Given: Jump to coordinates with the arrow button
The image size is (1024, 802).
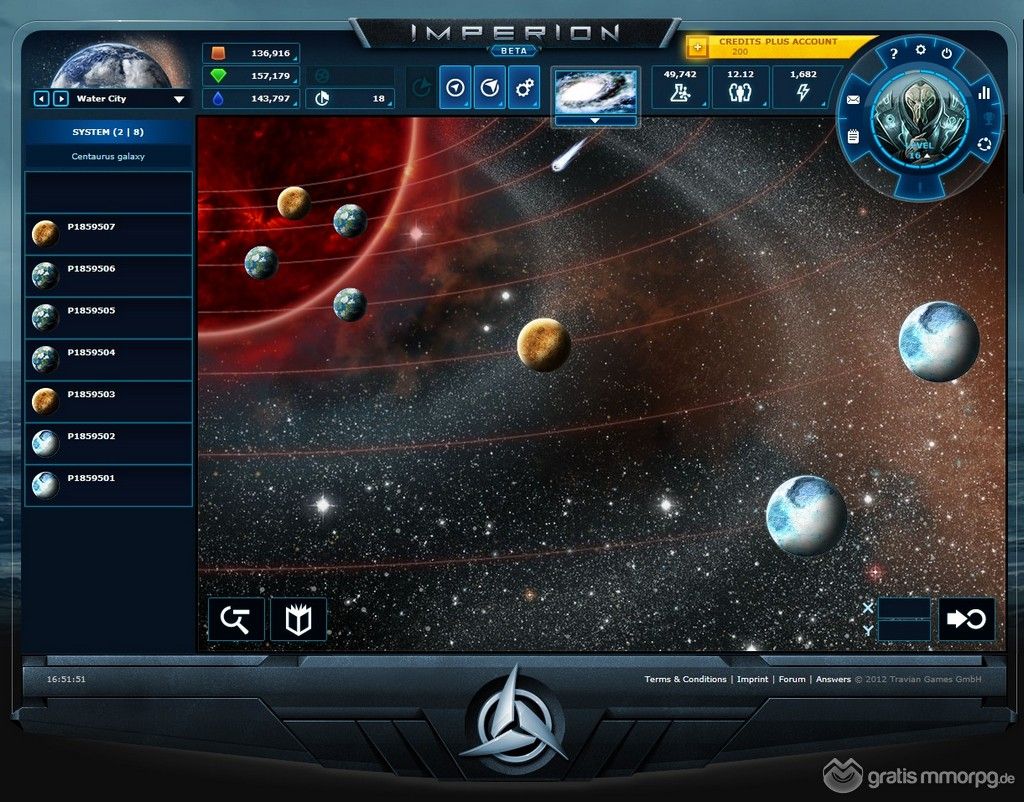Looking at the screenshot, I should (x=966, y=619).
